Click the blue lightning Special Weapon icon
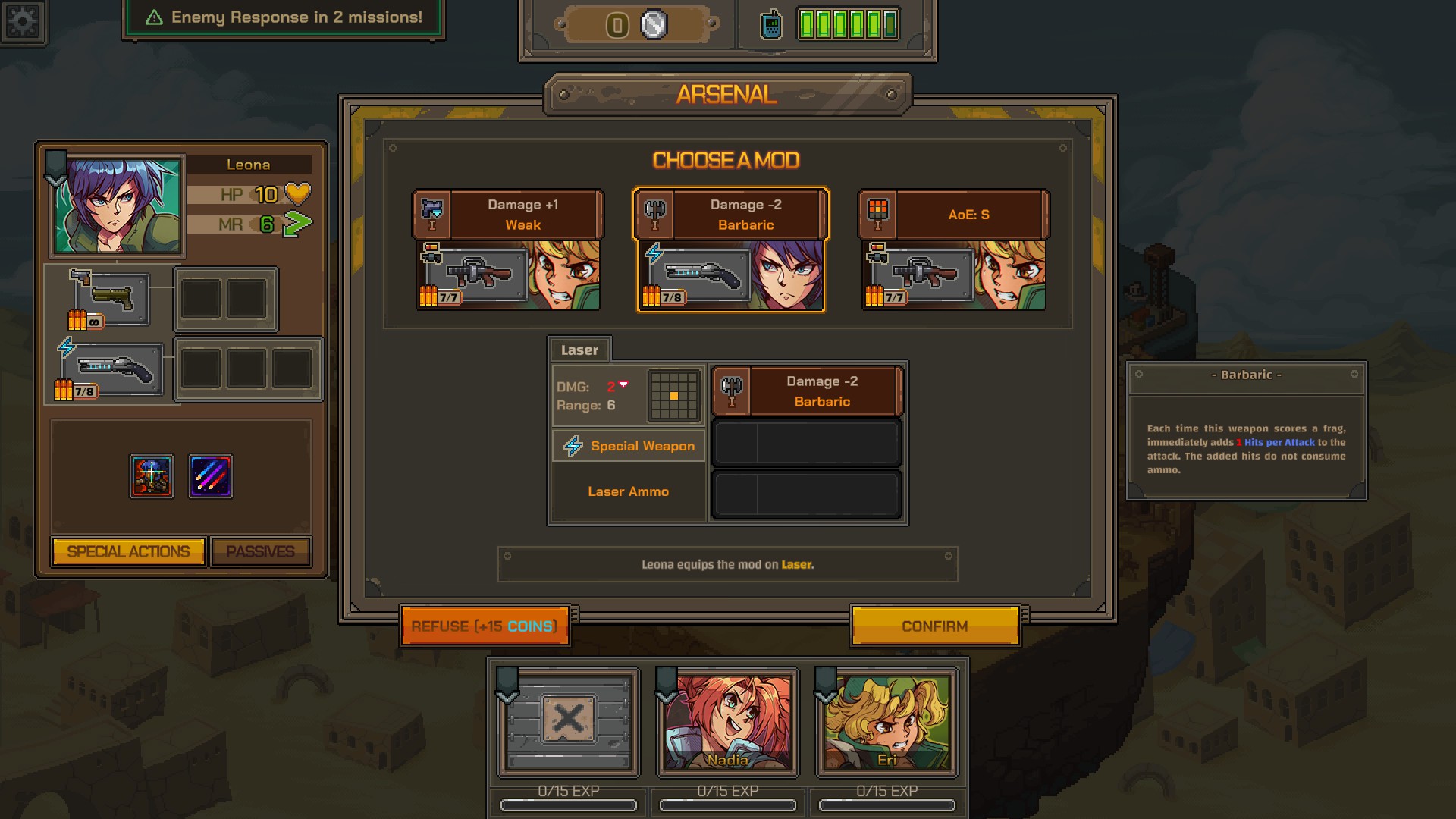Viewport: 1456px width, 819px height. [x=573, y=446]
